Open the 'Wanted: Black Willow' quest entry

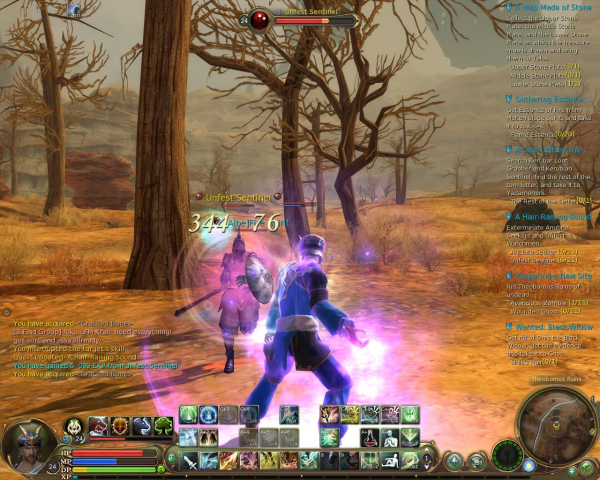click(x=553, y=327)
